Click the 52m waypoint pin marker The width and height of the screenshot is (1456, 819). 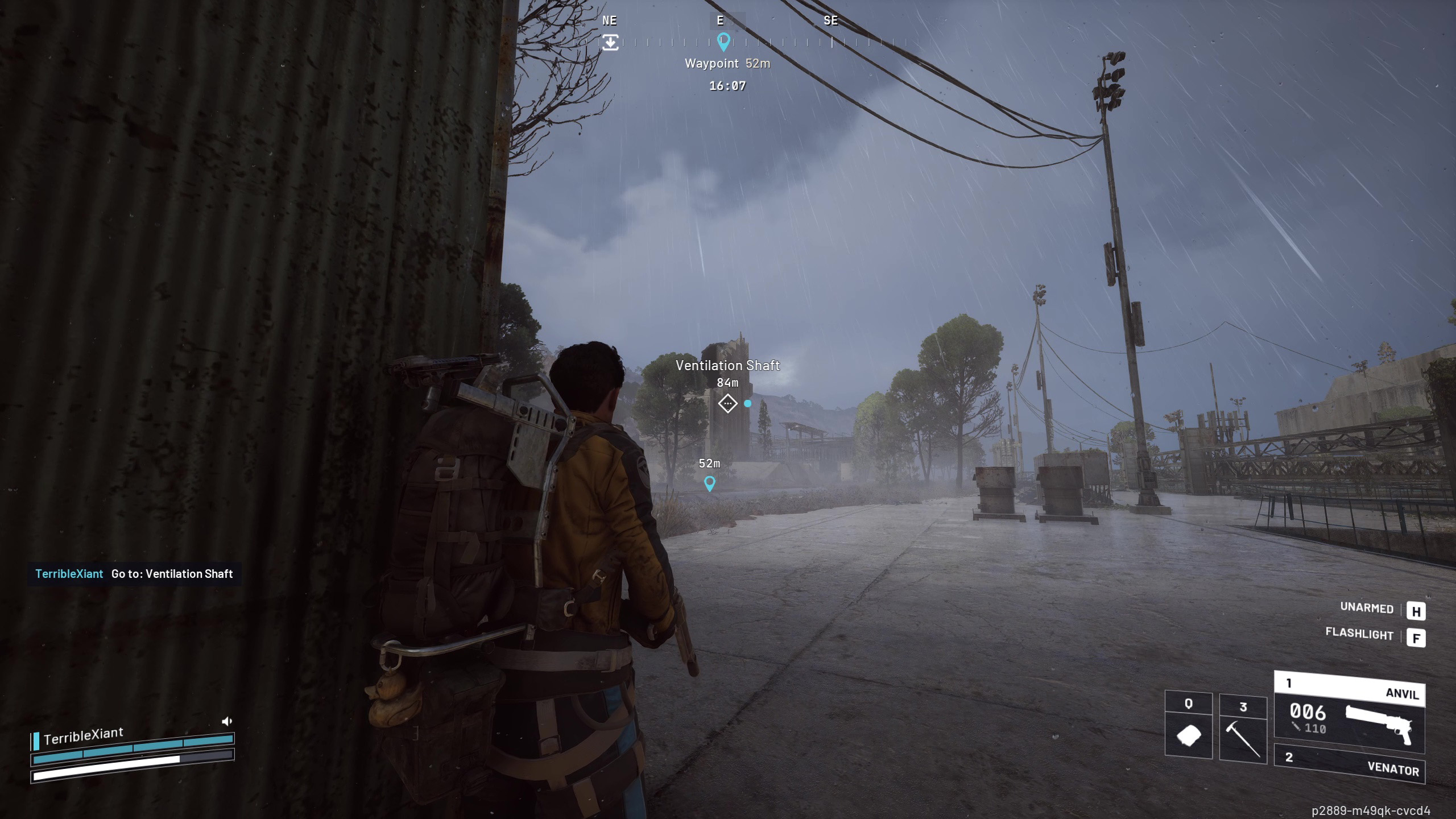click(709, 483)
